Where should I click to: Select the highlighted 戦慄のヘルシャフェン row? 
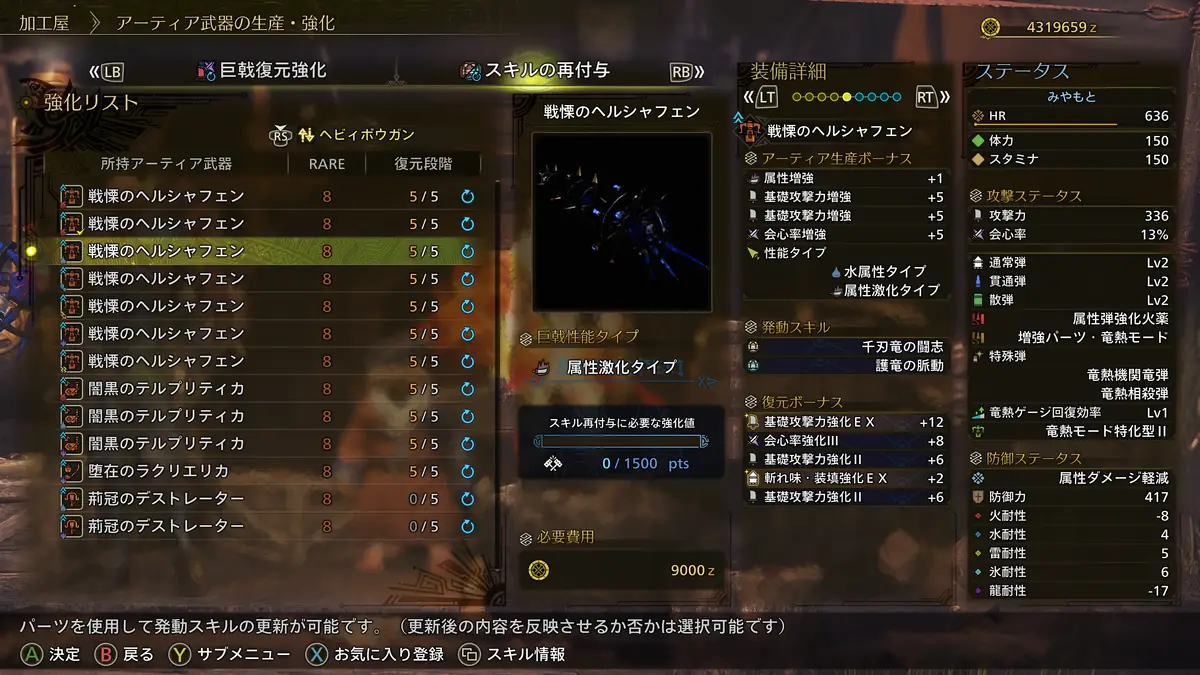[x=267, y=251]
